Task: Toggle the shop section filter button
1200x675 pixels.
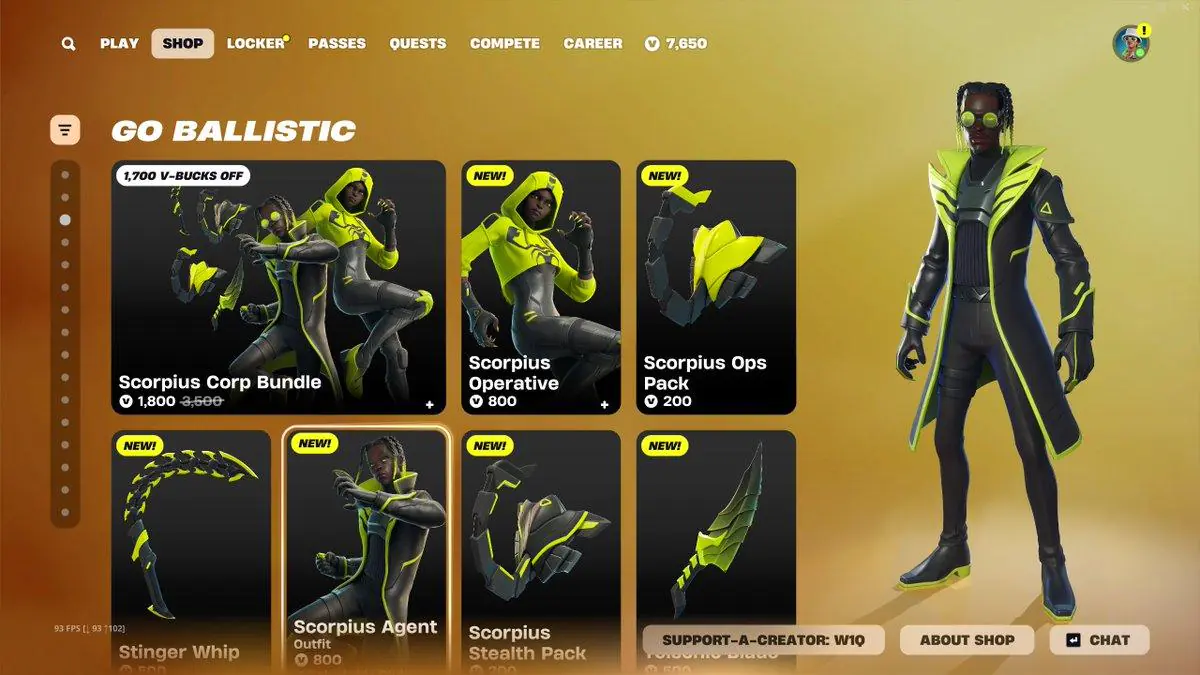Action: coord(65,129)
